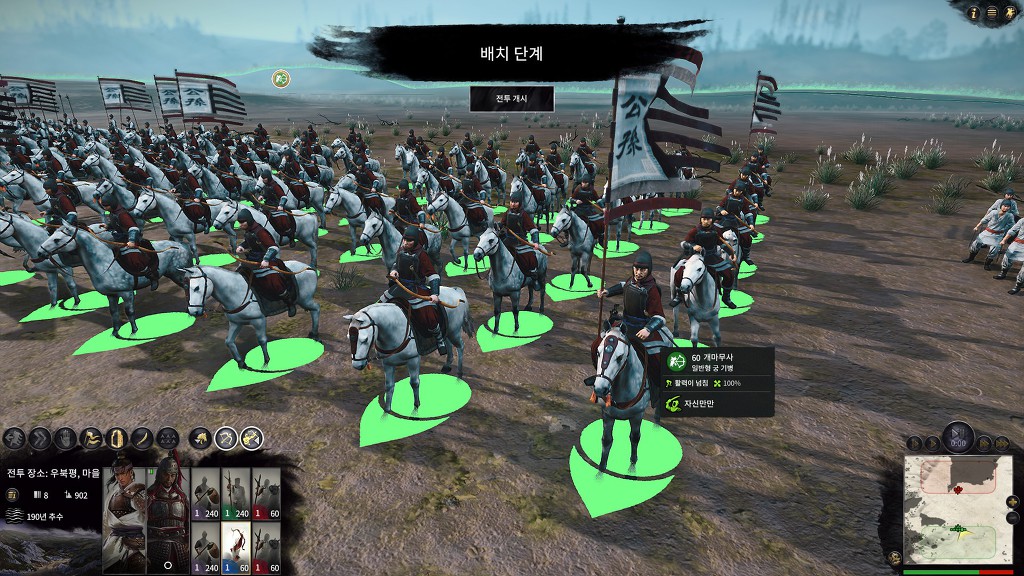
Task: Open the game menu with the three-lines icon
Action: (992, 13)
